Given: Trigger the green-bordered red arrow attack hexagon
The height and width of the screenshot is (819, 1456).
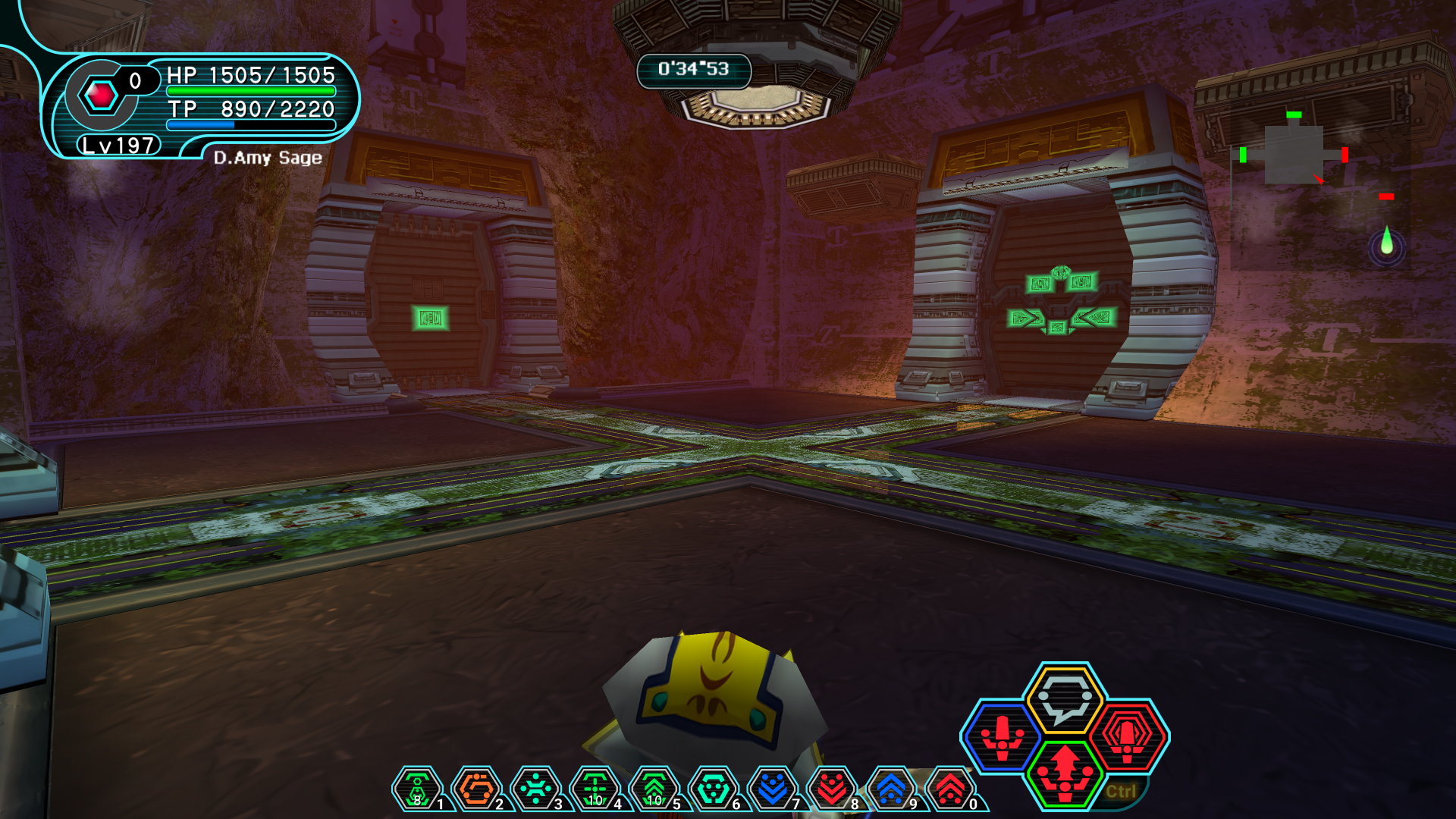Looking at the screenshot, I should coord(1065,773).
